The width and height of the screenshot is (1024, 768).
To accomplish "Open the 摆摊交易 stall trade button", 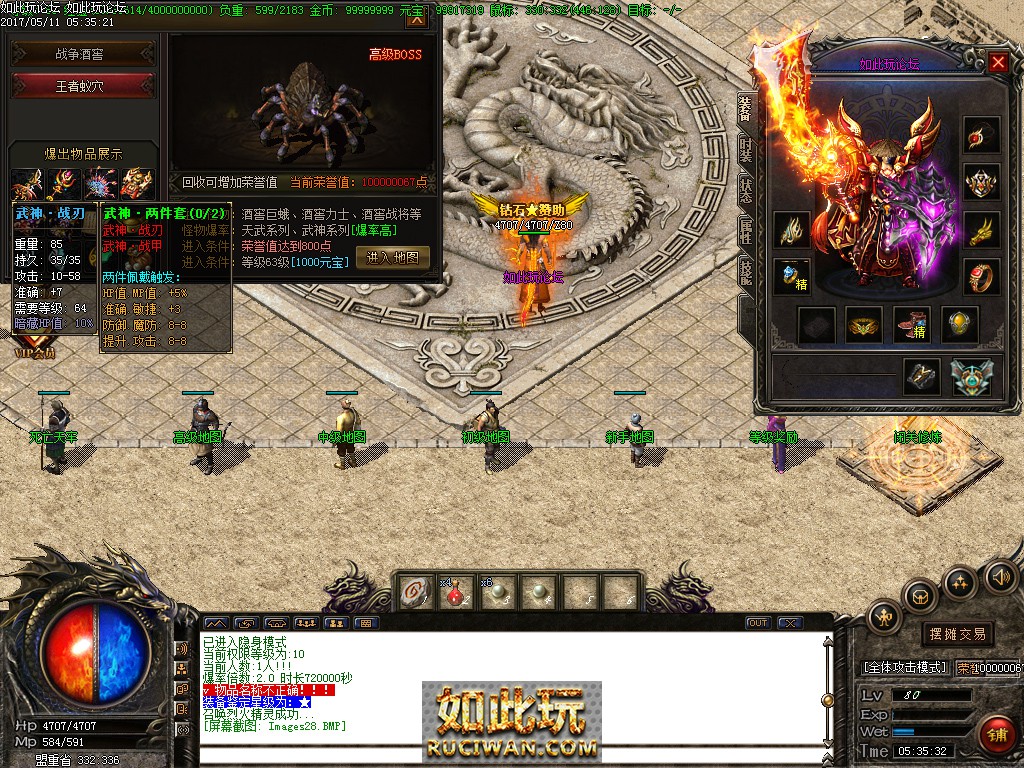I will 957,634.
